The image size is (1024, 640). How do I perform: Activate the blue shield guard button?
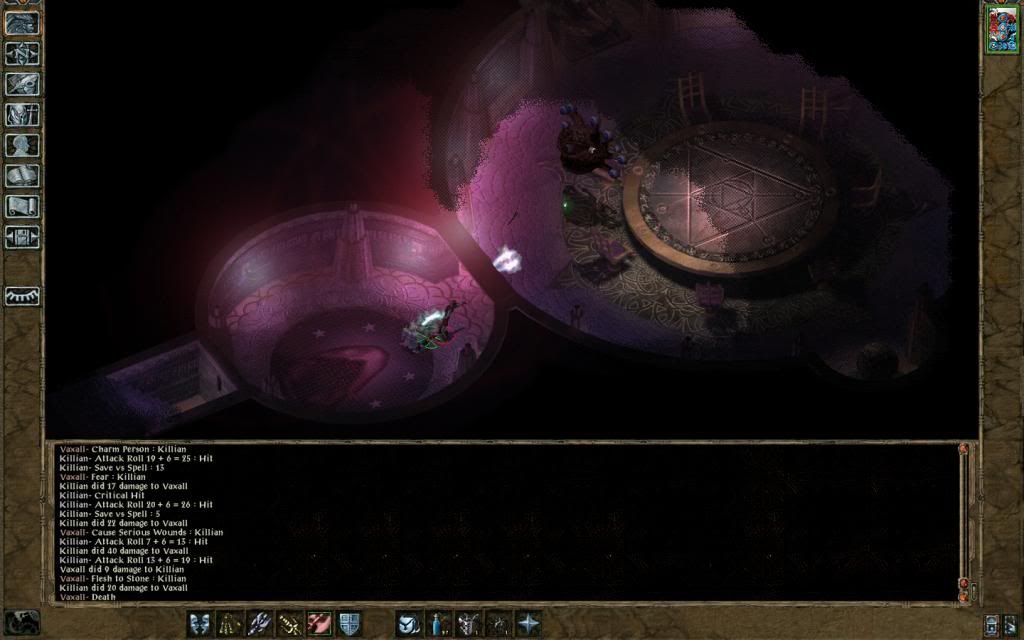click(349, 623)
